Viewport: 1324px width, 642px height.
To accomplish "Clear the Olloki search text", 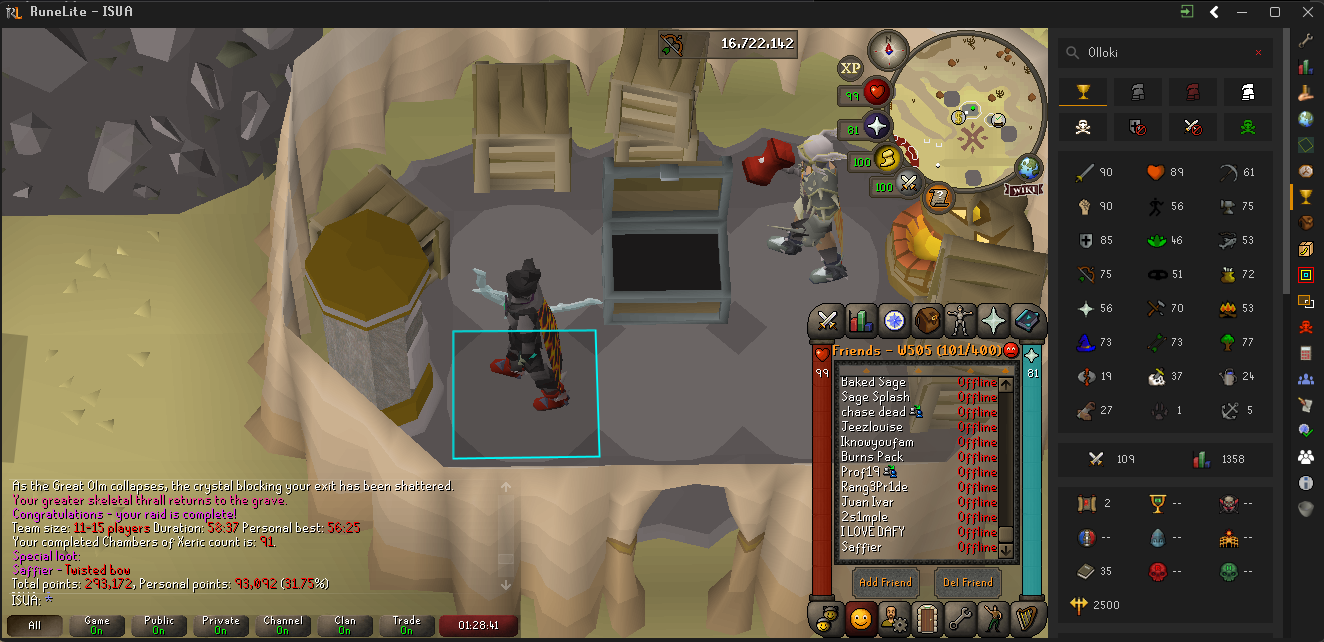I will (1258, 53).
